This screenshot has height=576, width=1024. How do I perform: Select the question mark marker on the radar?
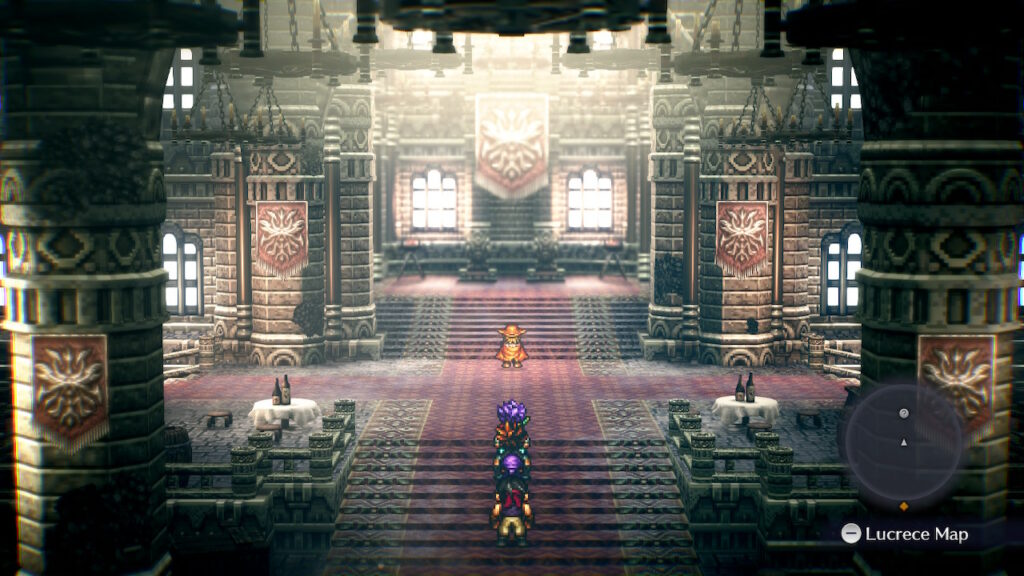(x=903, y=413)
